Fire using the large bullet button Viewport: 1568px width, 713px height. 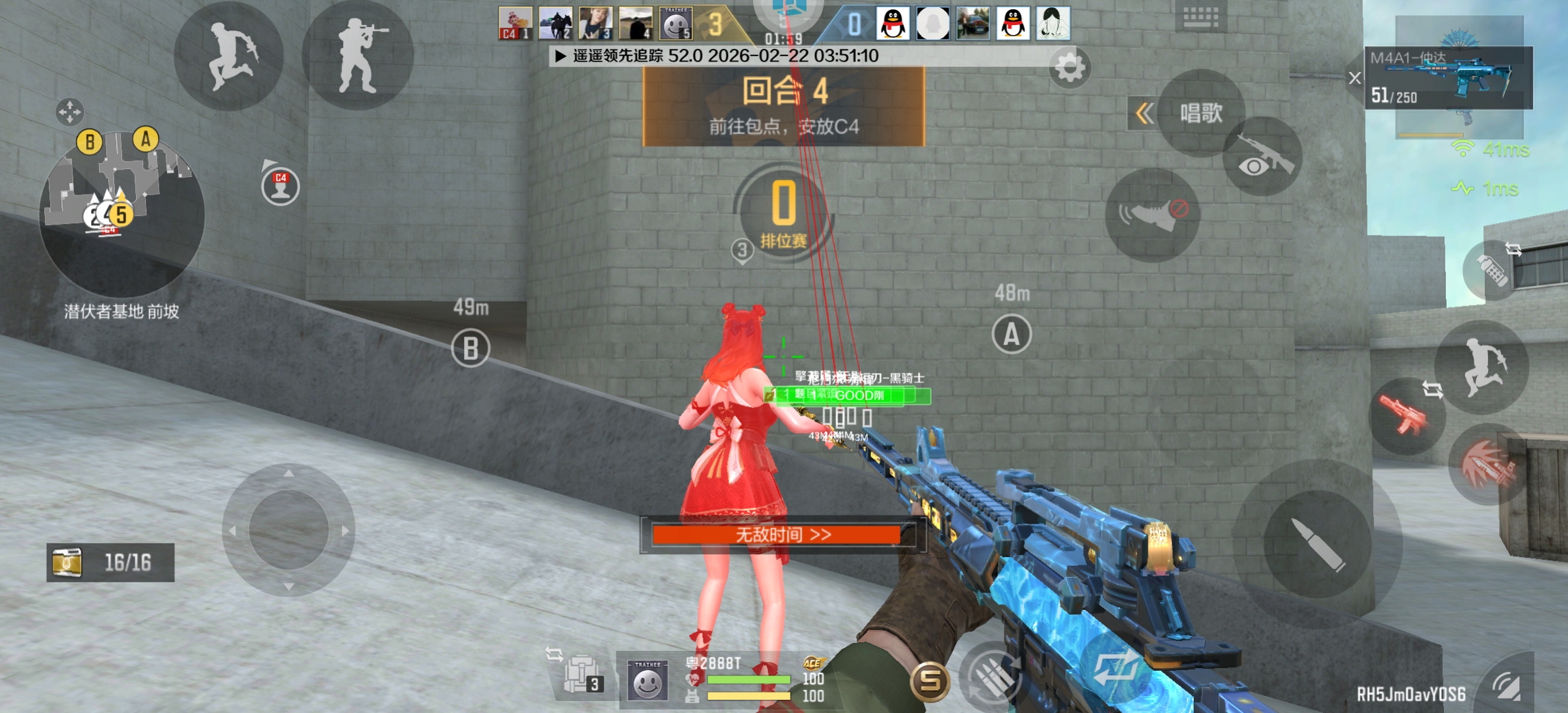coord(1317,545)
